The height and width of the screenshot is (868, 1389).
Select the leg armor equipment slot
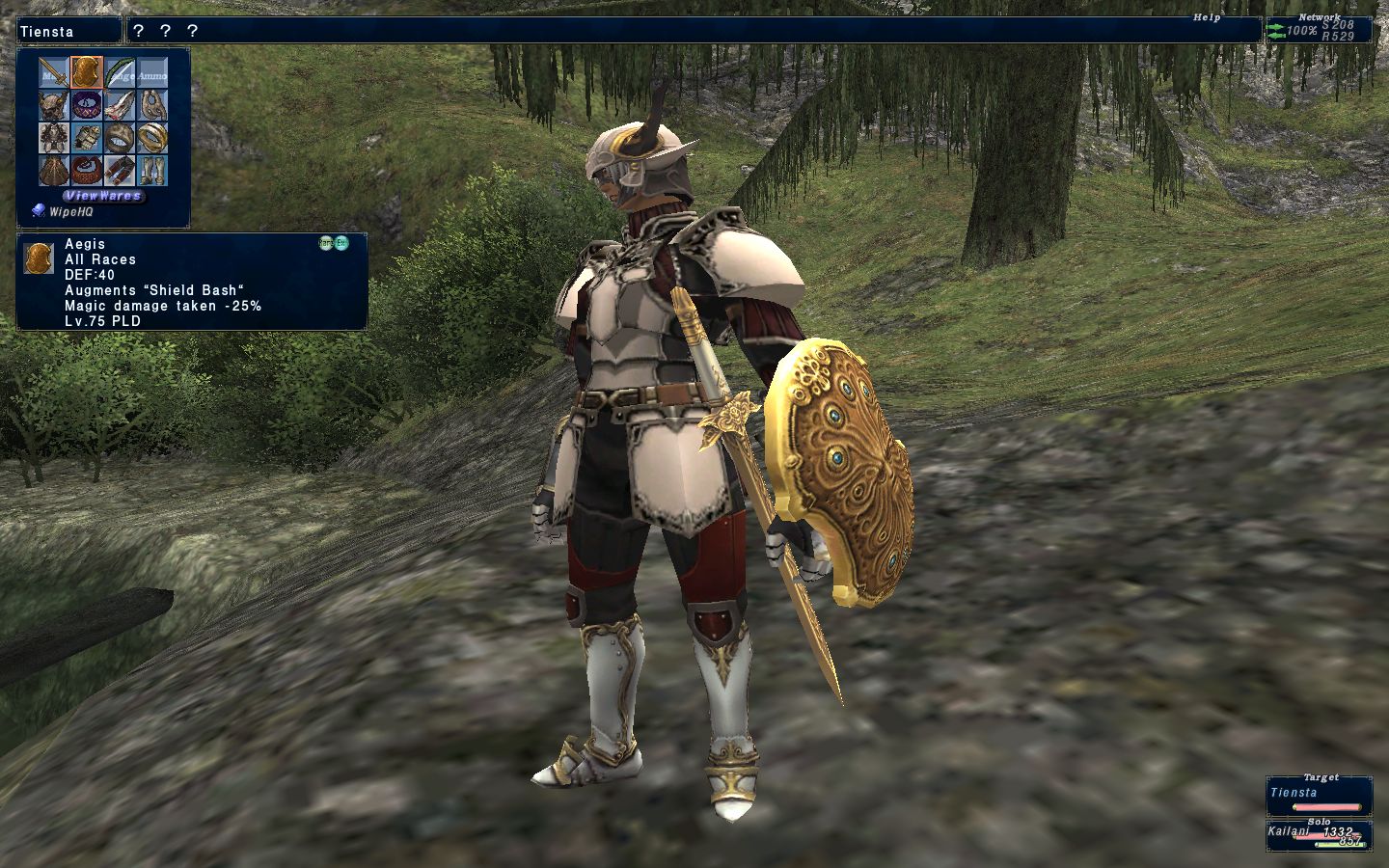pos(119,171)
